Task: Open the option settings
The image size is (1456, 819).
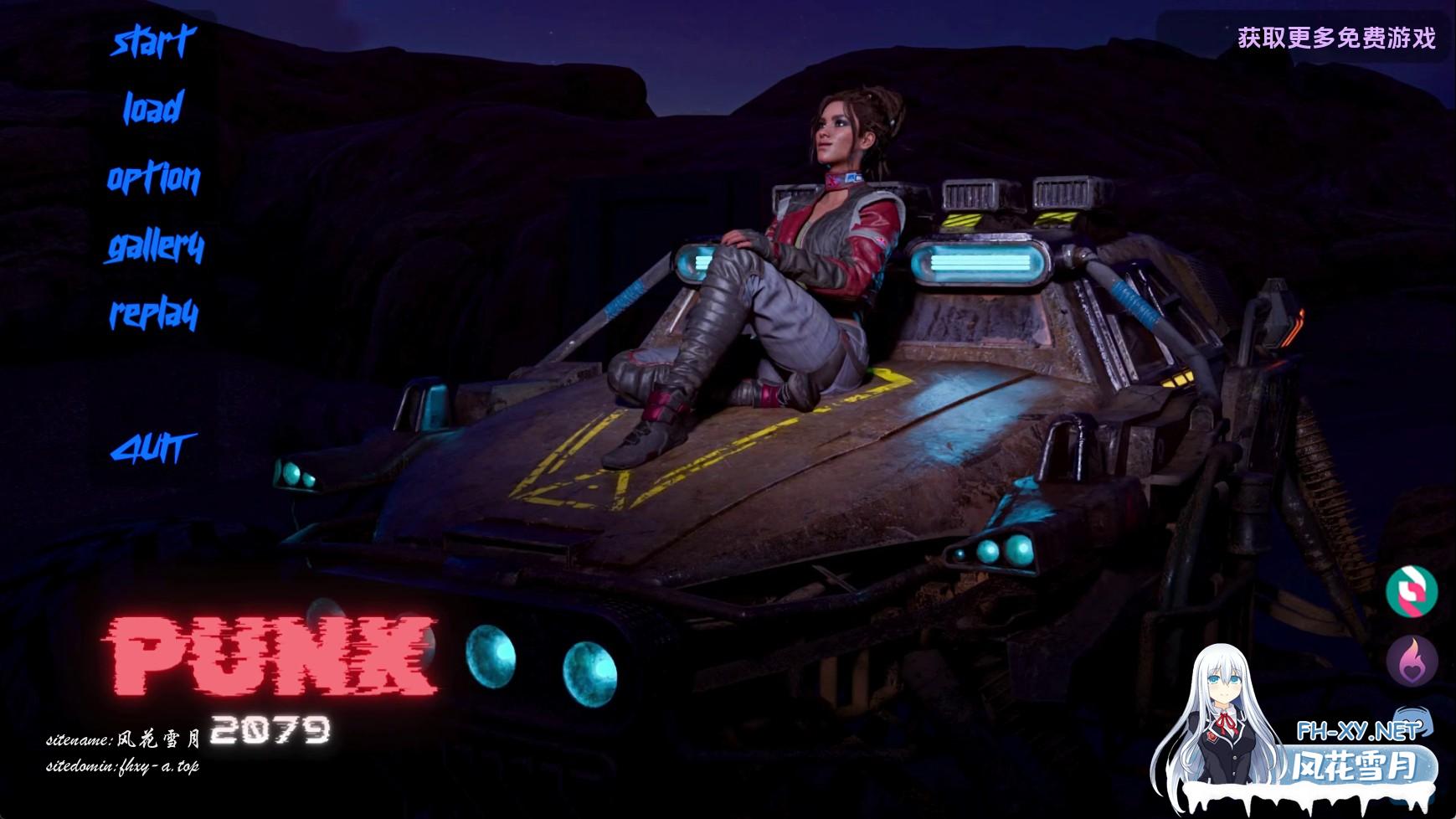Action: click(x=153, y=178)
